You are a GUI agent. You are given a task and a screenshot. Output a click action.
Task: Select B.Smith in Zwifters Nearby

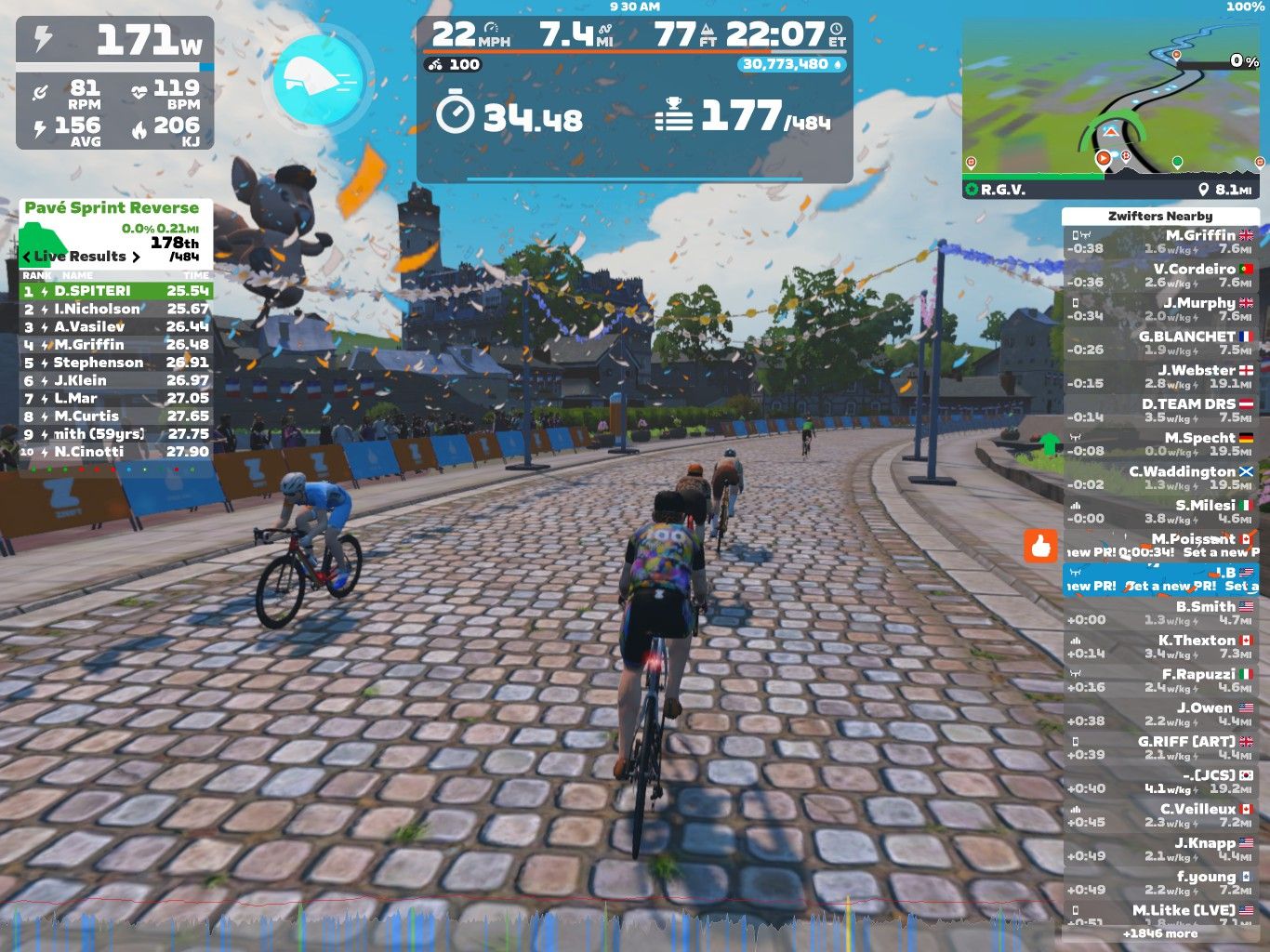tap(1160, 613)
